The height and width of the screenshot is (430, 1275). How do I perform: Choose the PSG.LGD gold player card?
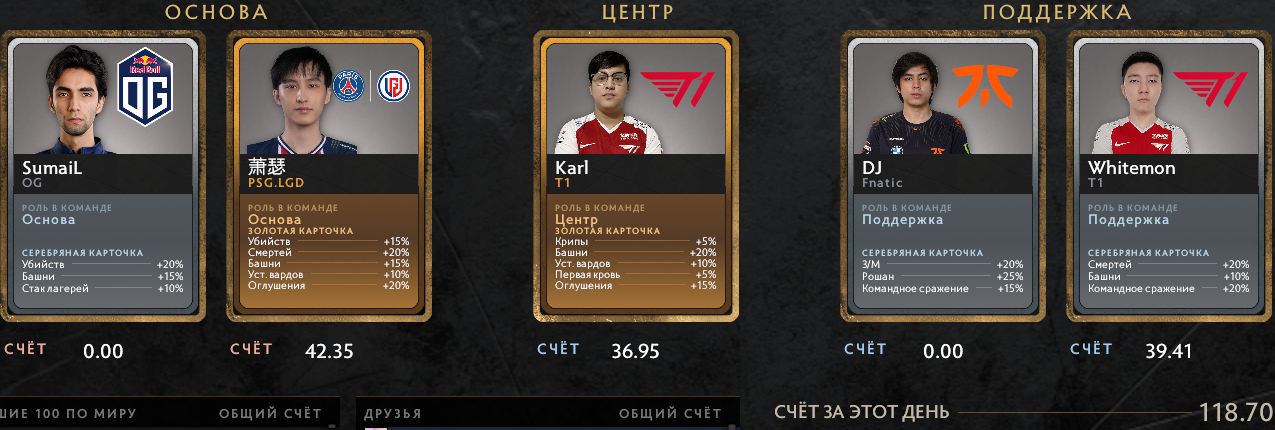point(329,175)
